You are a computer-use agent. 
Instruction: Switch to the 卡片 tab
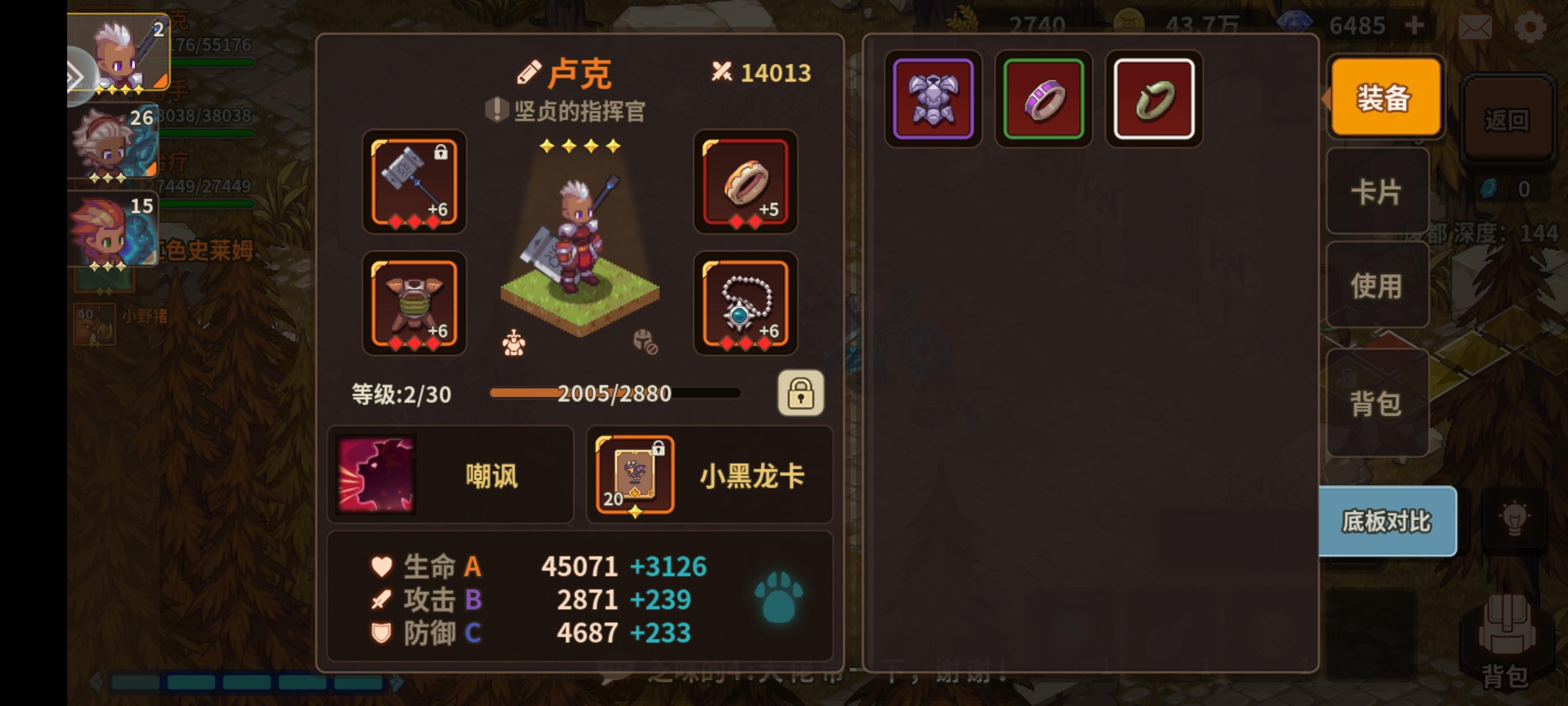point(1377,191)
